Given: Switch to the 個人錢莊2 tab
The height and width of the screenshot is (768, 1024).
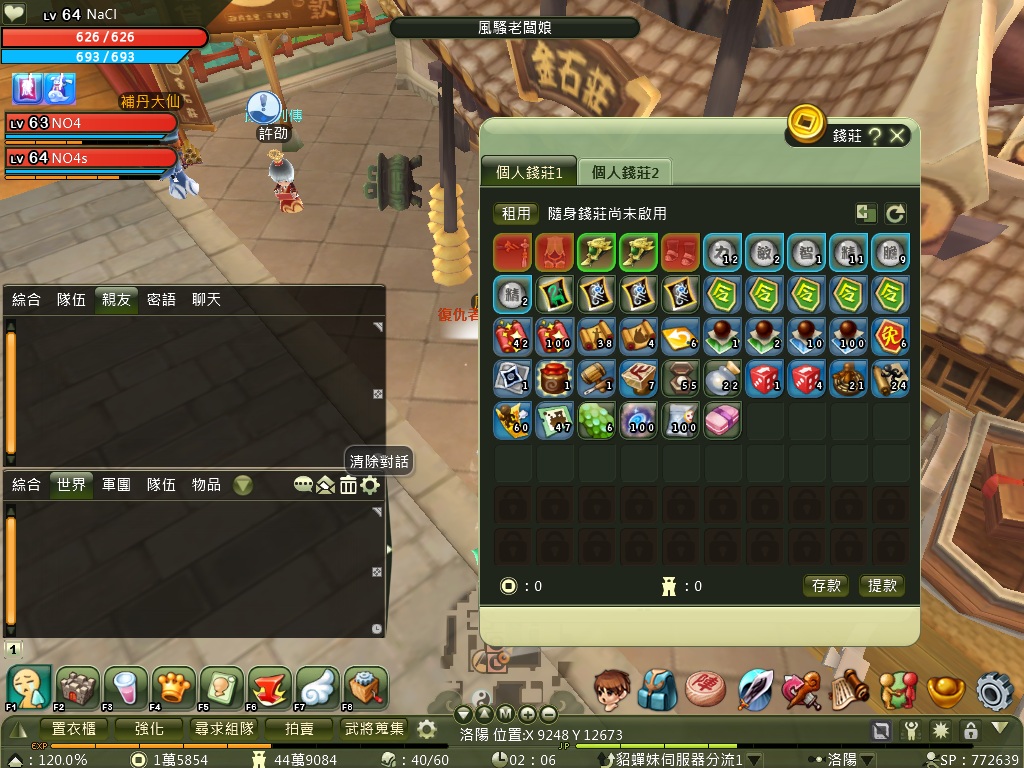Looking at the screenshot, I should coord(626,172).
